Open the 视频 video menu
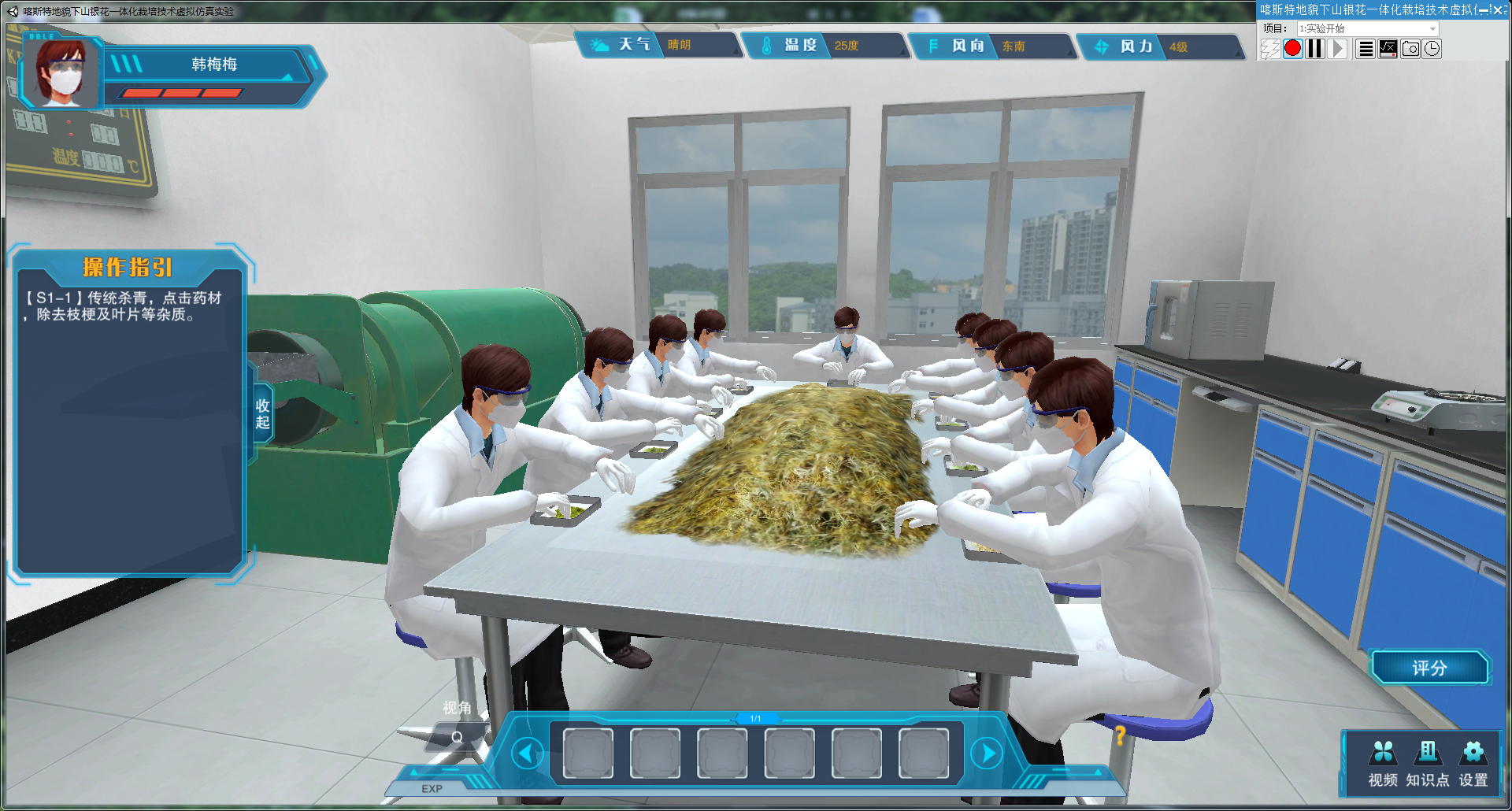 coord(1383,763)
